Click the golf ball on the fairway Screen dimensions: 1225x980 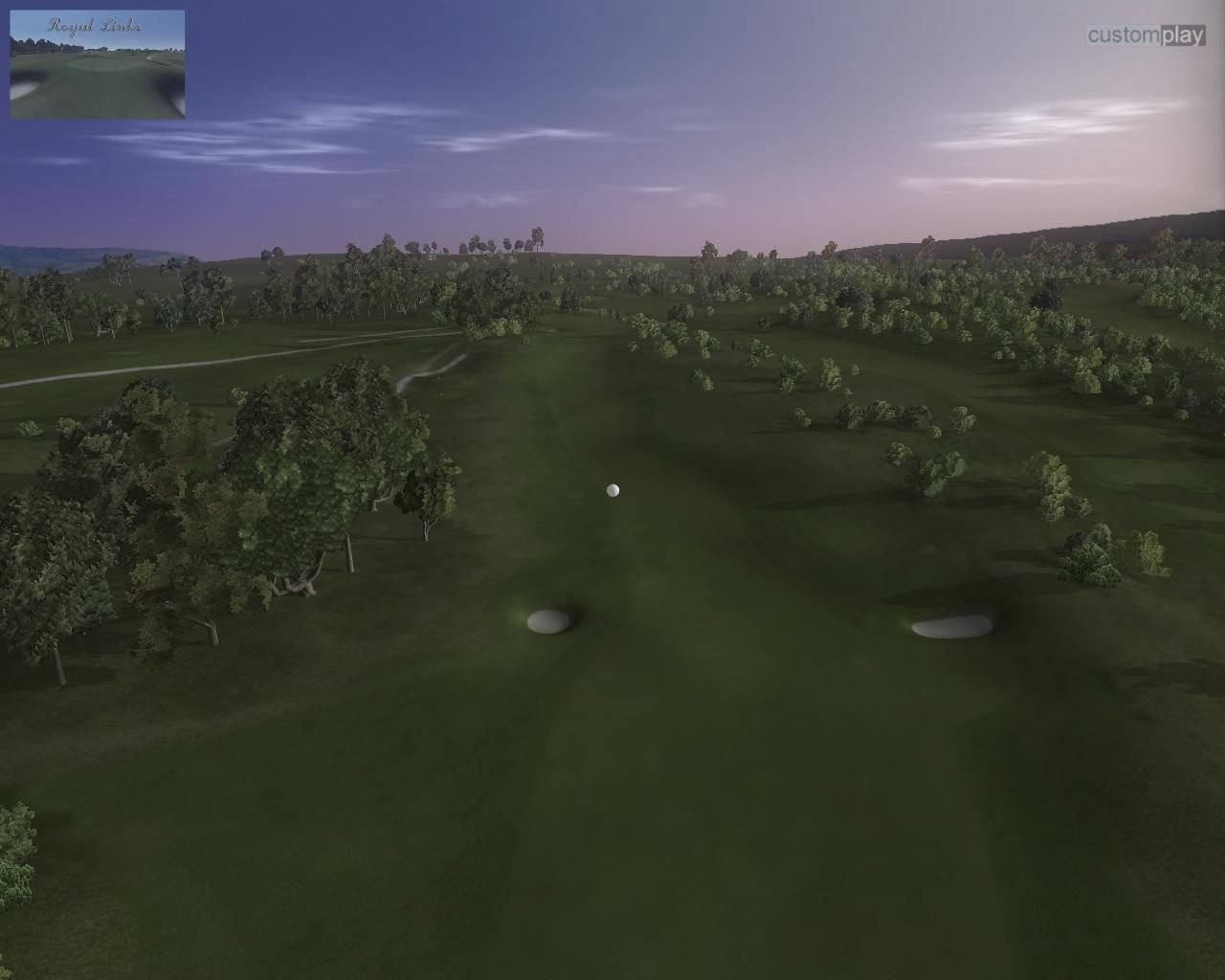(611, 489)
